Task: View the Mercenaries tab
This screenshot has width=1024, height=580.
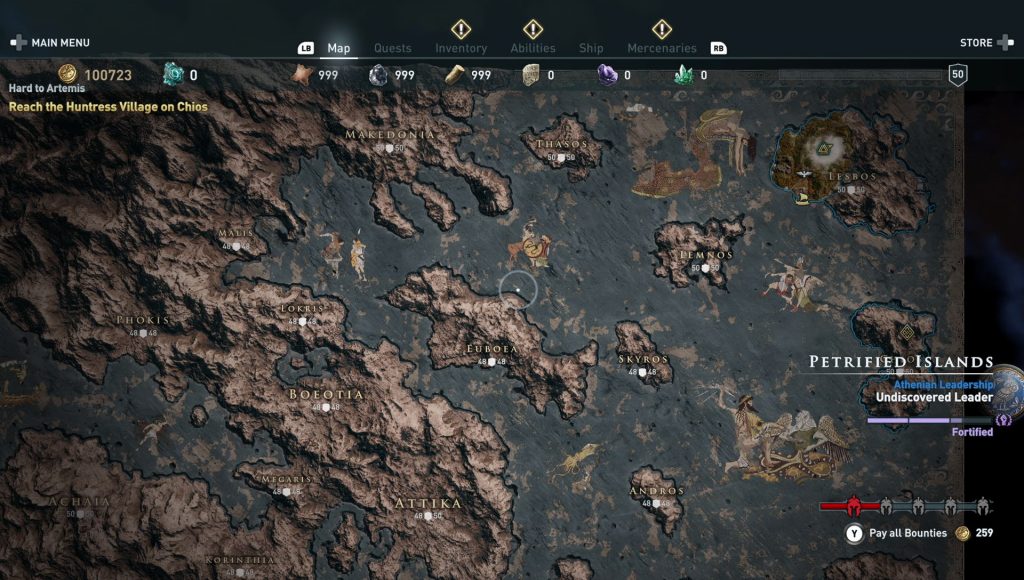Action: coord(661,48)
